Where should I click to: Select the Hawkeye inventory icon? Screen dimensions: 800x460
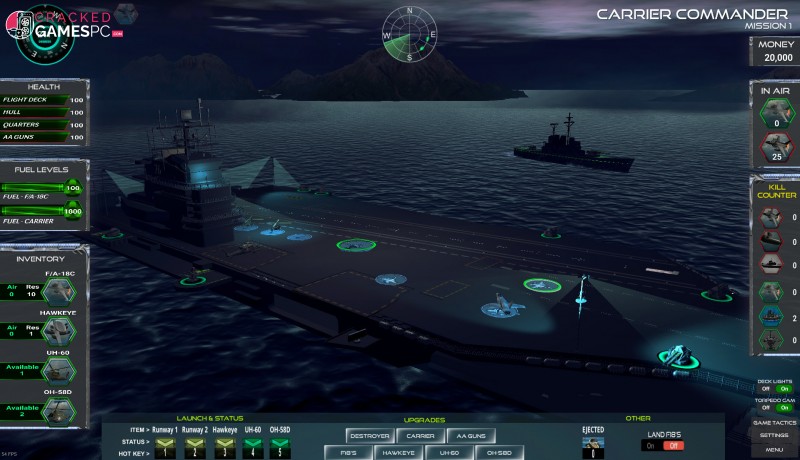[56, 332]
